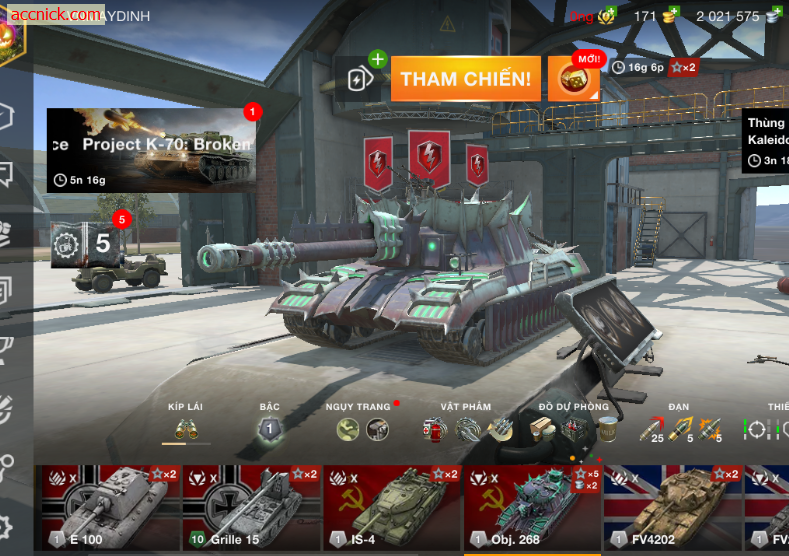Choose the Grille 15 tank card
The image size is (789, 556).
[x=251, y=510]
